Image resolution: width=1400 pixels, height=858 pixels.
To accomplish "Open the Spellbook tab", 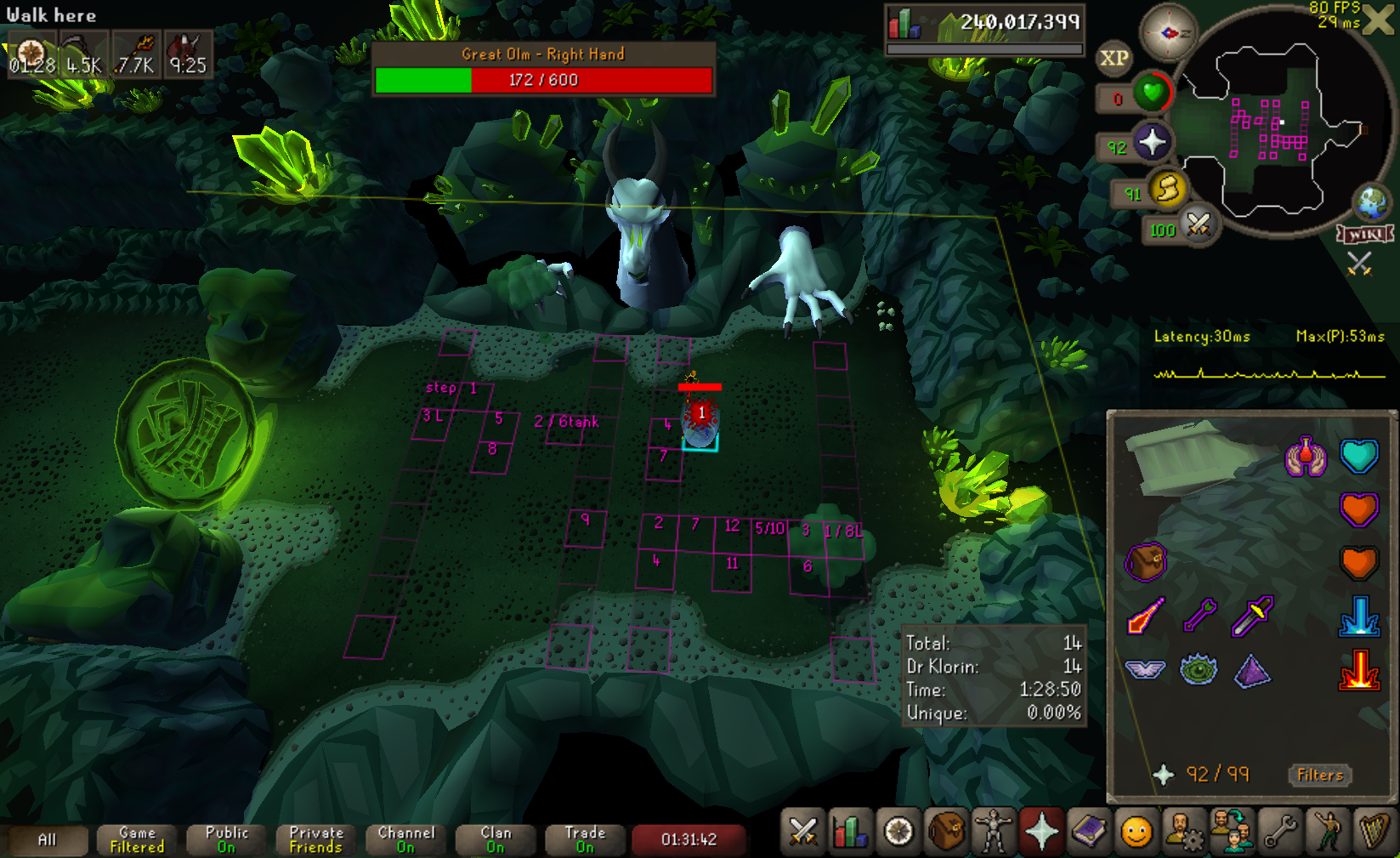I will coord(1089,832).
